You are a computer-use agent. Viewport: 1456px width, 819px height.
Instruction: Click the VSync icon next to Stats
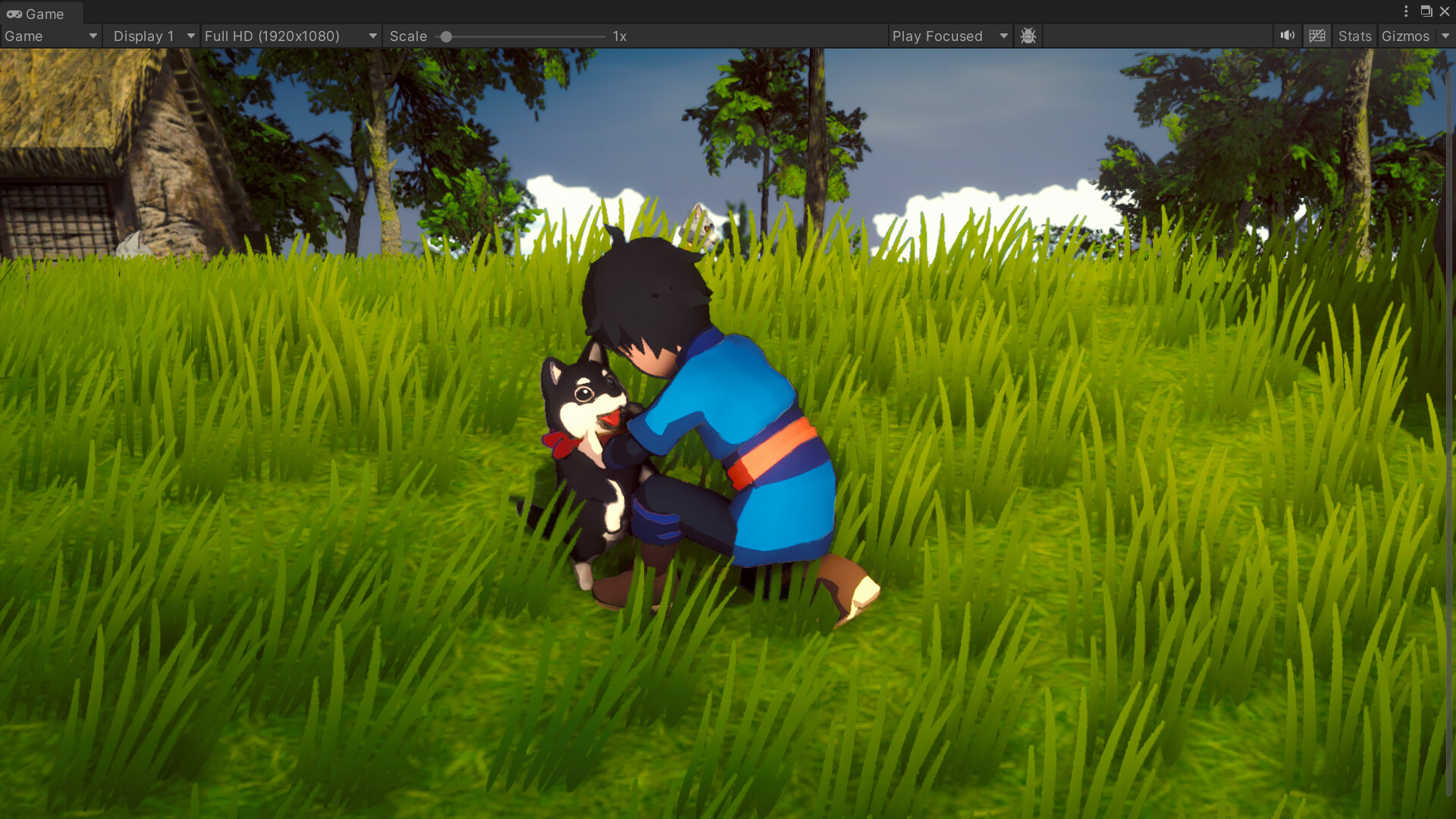pos(1317,36)
